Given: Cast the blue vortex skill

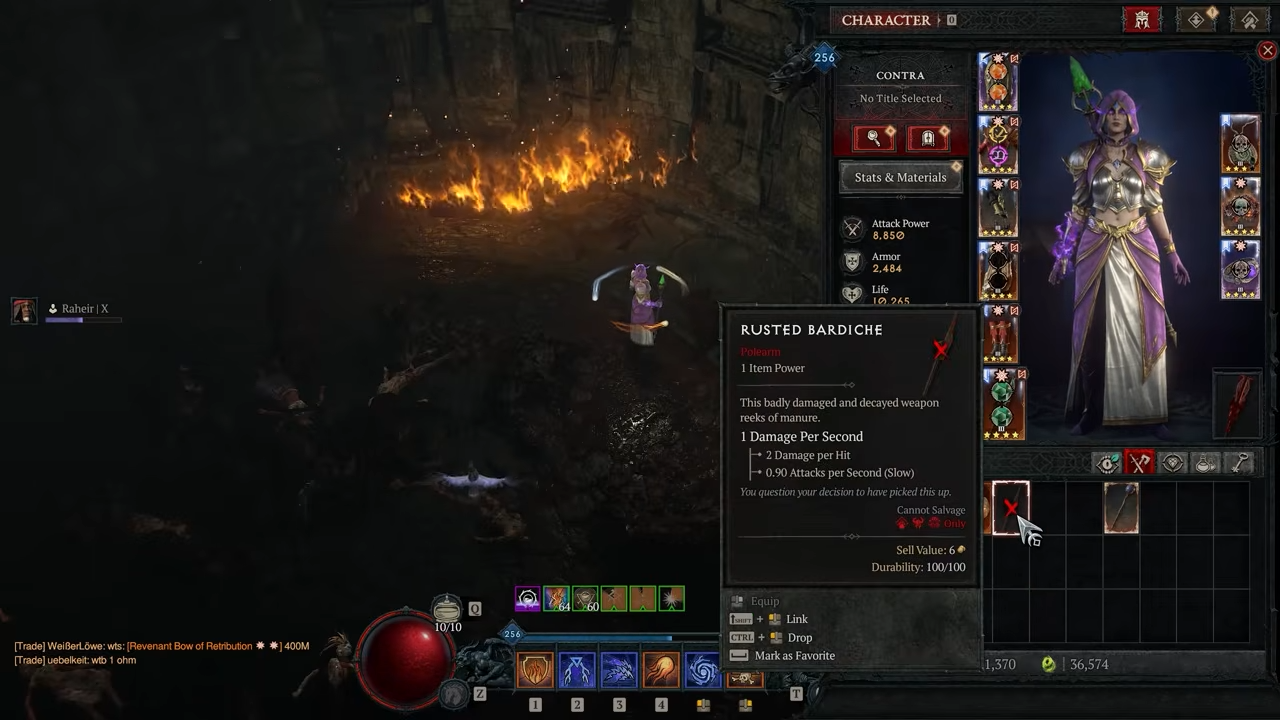Looking at the screenshot, I should pyautogui.click(x=702, y=670).
